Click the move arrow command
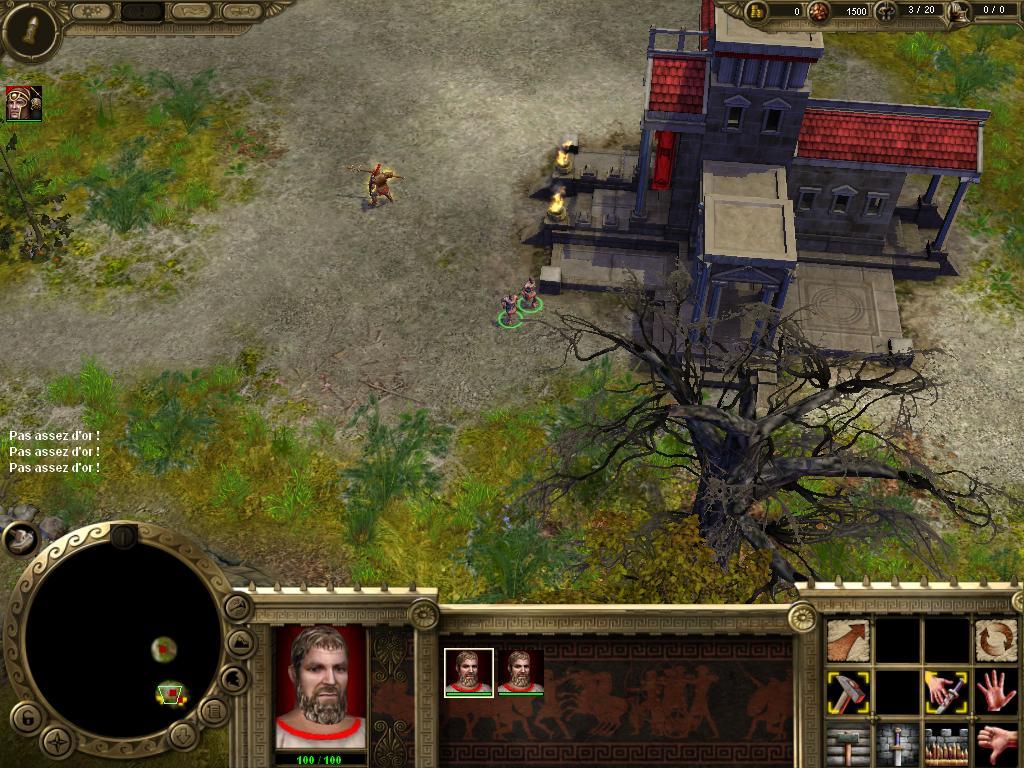The image size is (1024, 768). [848, 640]
